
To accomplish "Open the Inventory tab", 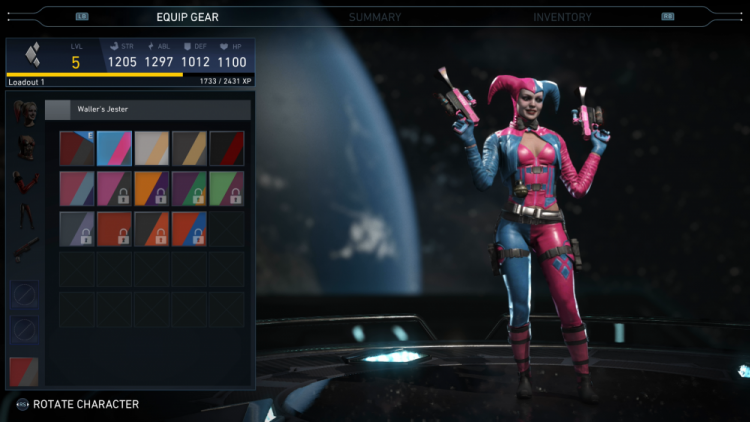I will [x=562, y=17].
